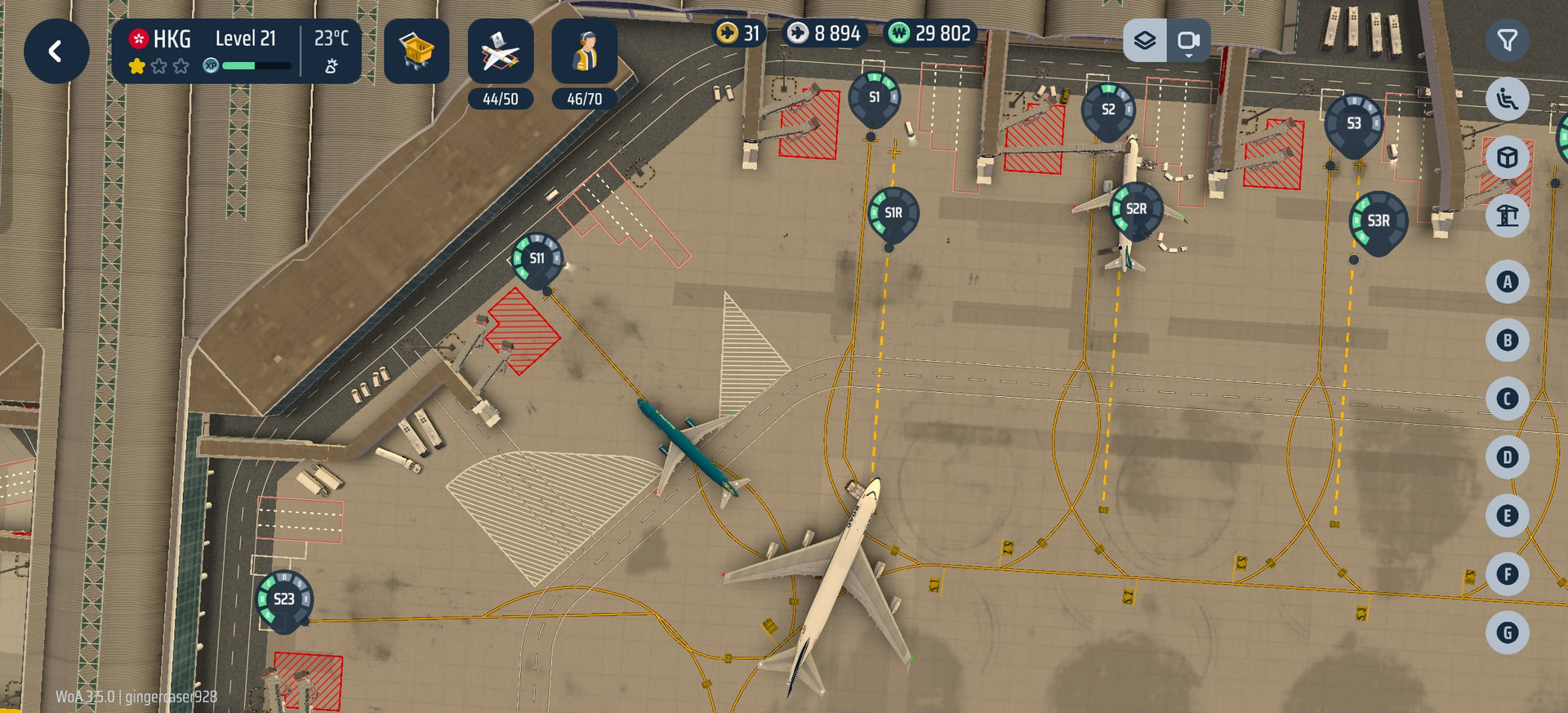This screenshot has width=1568, height=713.
Task: Select stand marker S23
Action: (x=283, y=599)
